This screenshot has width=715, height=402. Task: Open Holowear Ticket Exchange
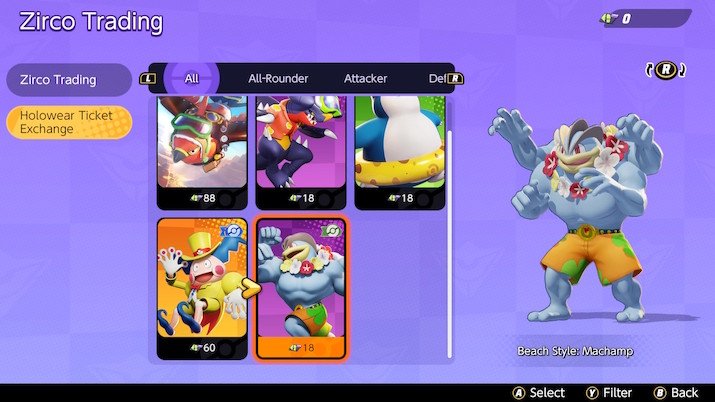coord(68,122)
